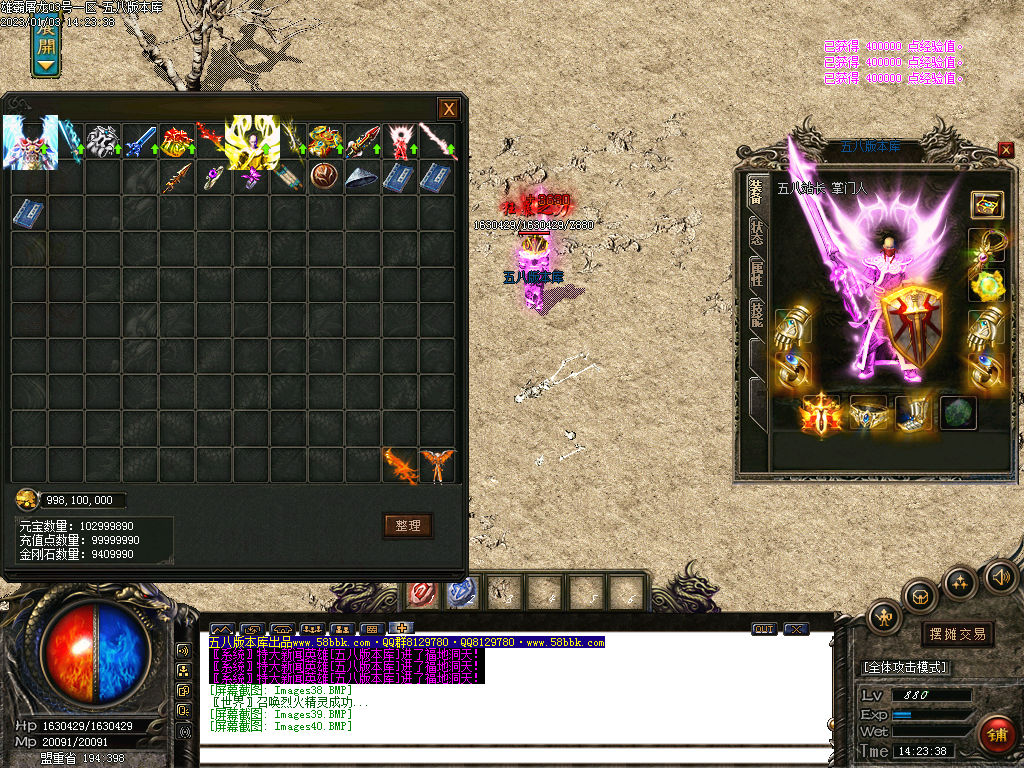Use the red potion hotbar slot

pyautogui.click(x=420, y=593)
